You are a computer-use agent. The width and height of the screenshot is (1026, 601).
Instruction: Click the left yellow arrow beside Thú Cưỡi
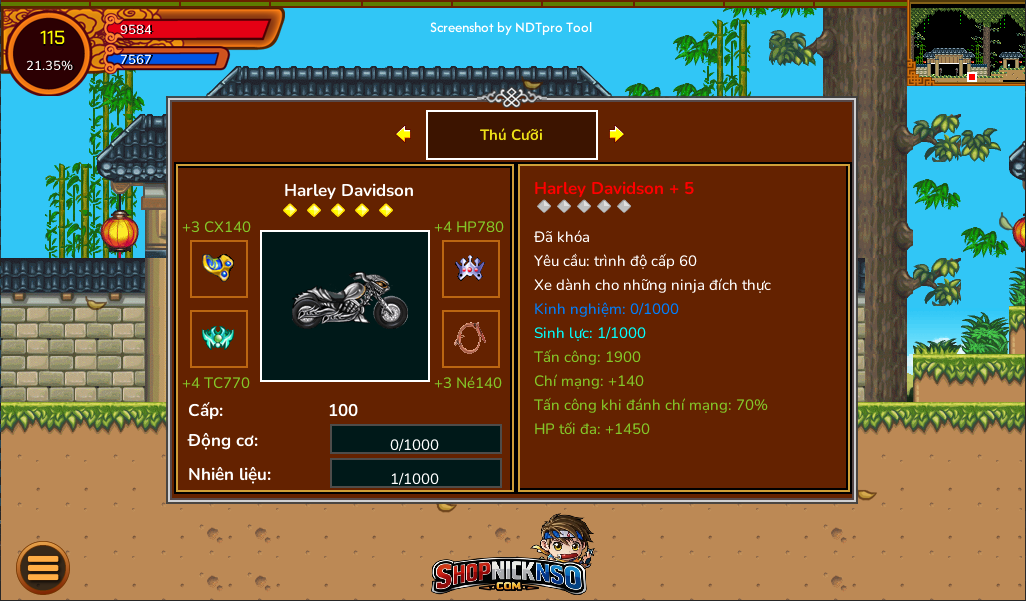coord(403,134)
